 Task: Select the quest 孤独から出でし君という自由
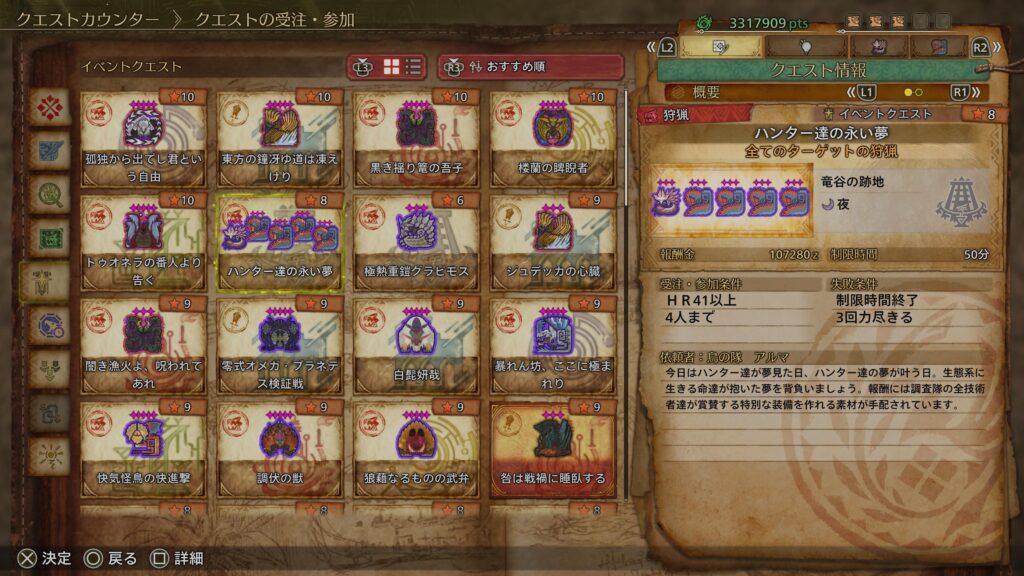click(143, 138)
